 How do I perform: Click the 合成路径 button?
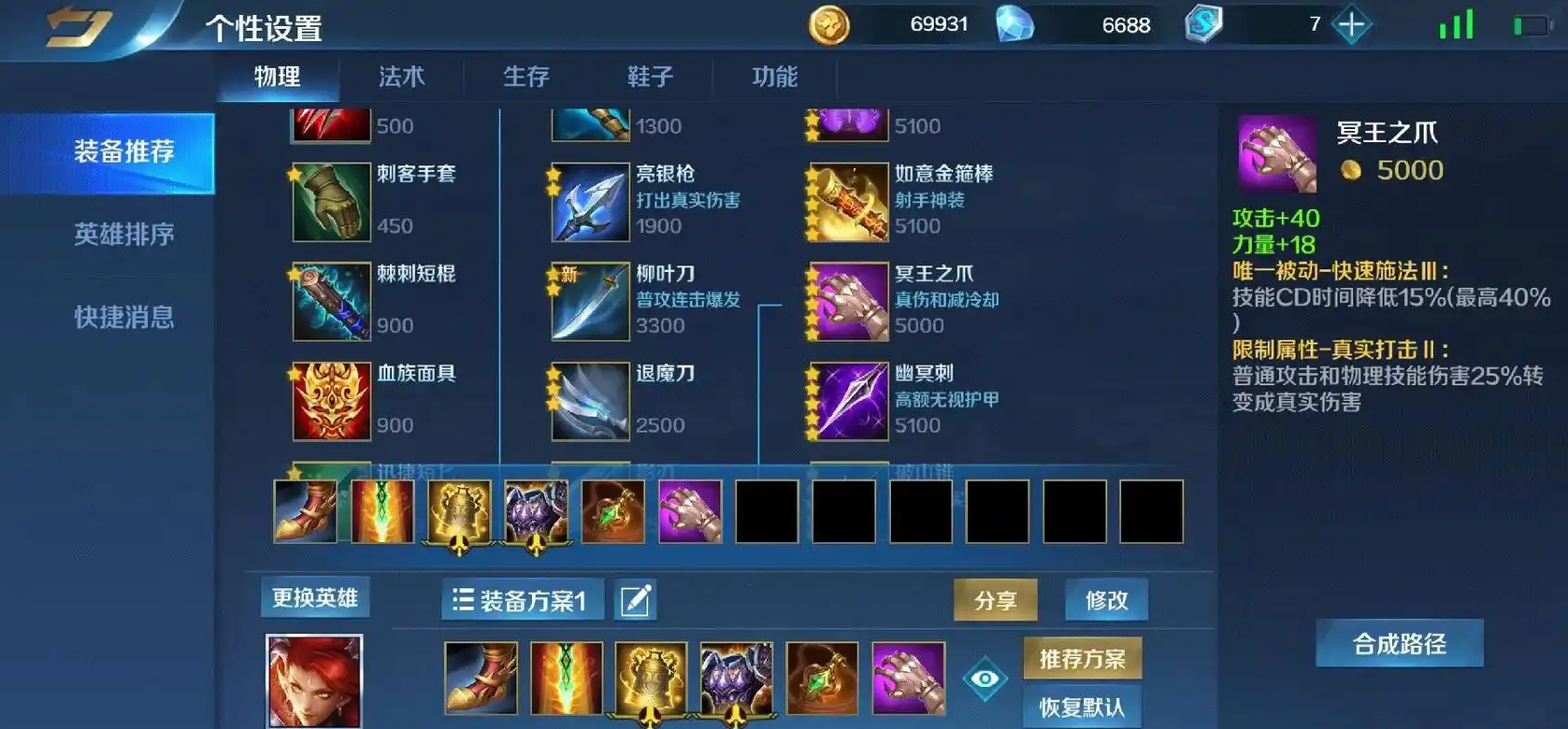[x=1400, y=641]
